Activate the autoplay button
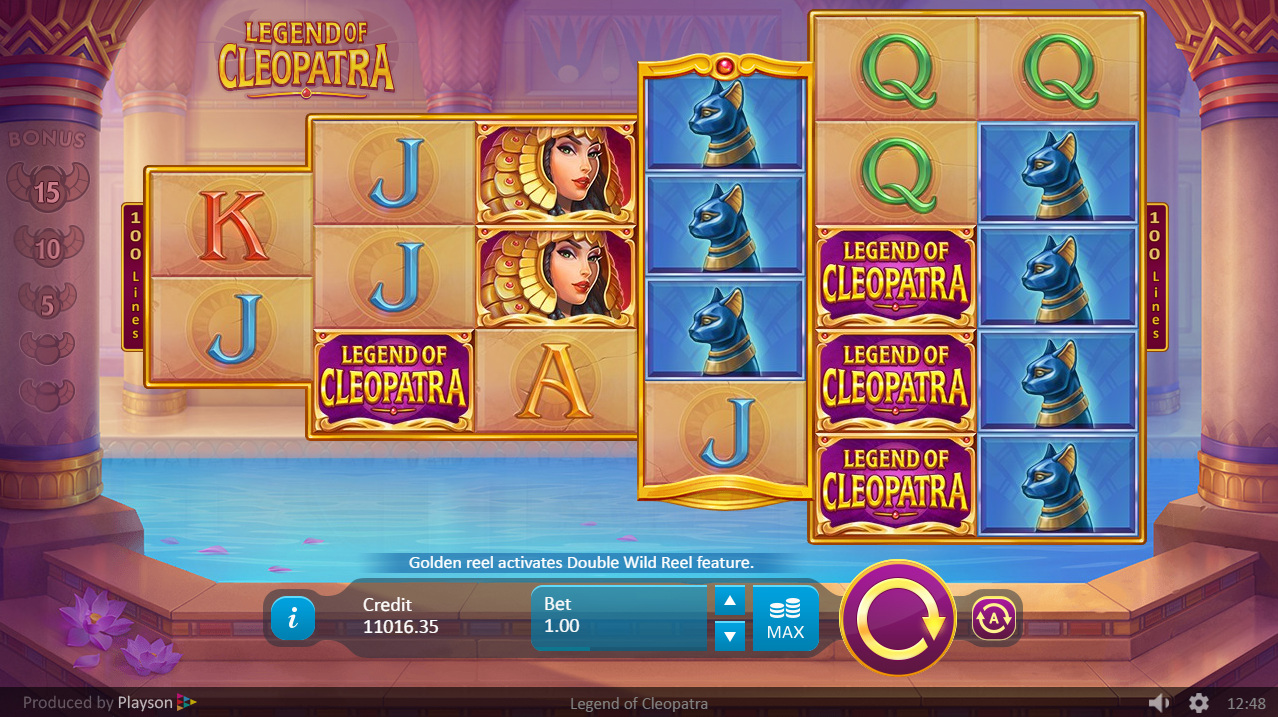Image resolution: width=1278 pixels, height=717 pixels. pos(993,619)
